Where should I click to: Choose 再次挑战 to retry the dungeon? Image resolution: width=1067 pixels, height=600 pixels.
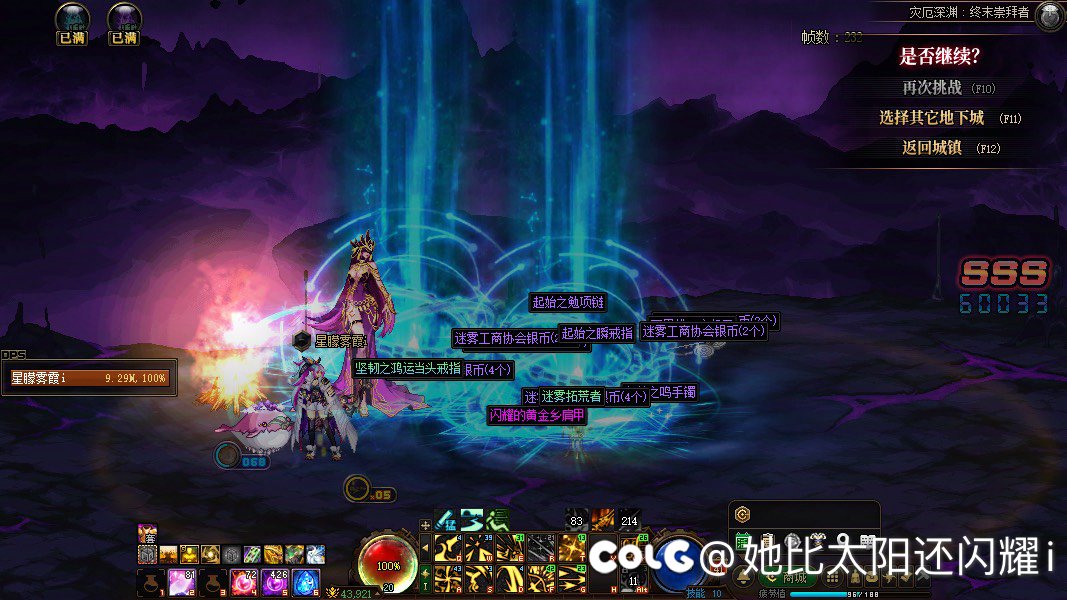pyautogui.click(x=931, y=88)
